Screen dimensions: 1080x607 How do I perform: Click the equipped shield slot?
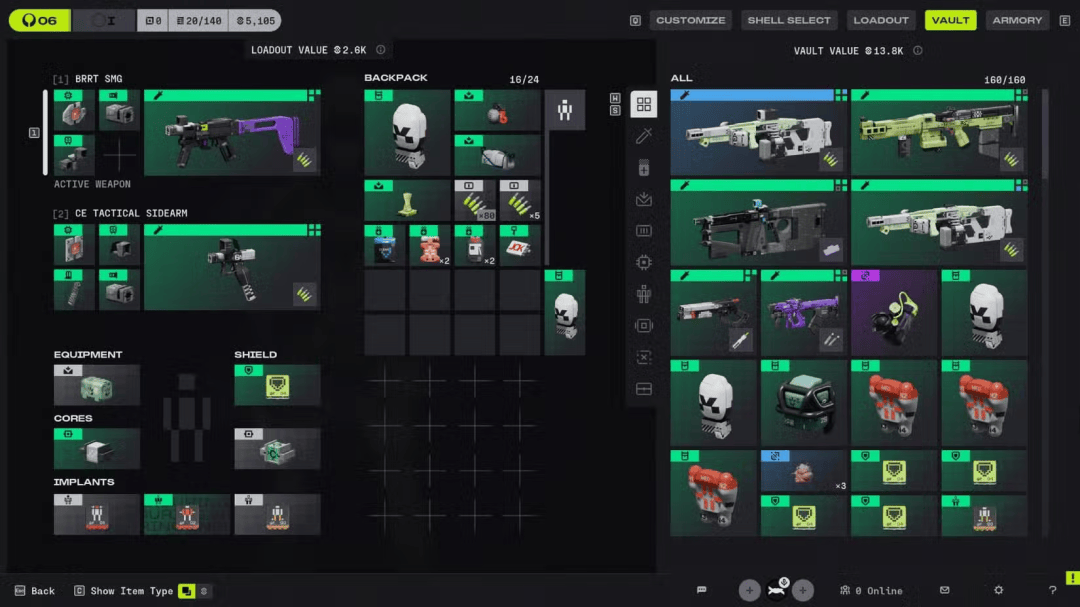click(x=277, y=385)
